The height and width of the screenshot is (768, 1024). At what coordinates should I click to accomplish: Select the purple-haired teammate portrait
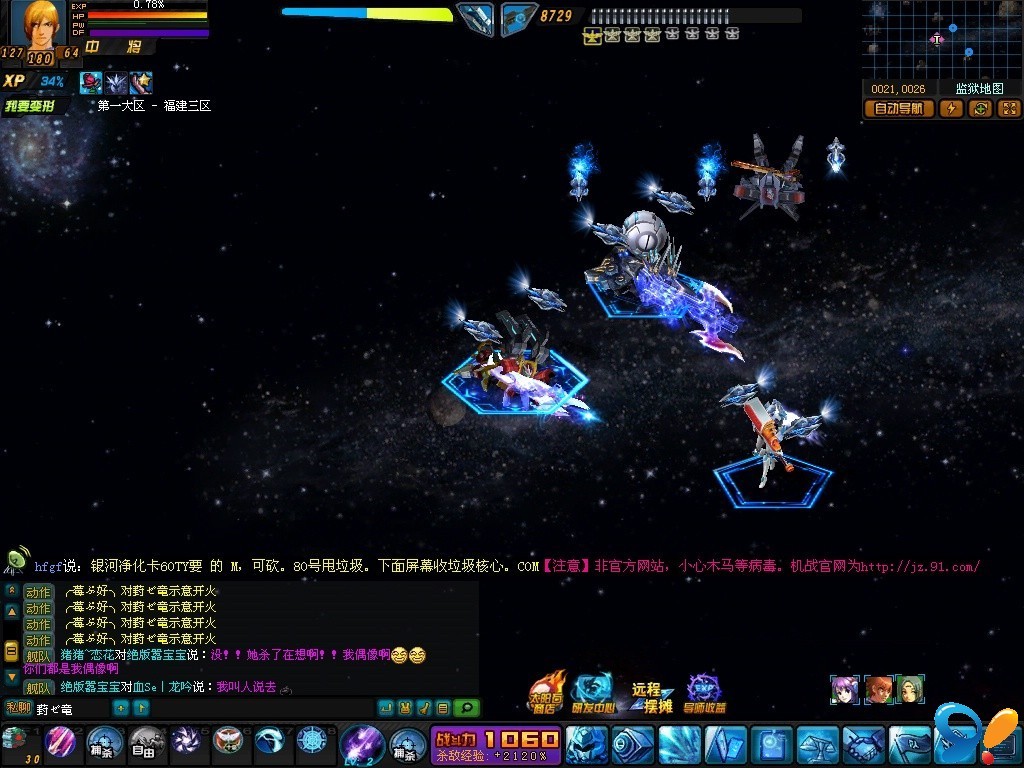(x=844, y=689)
